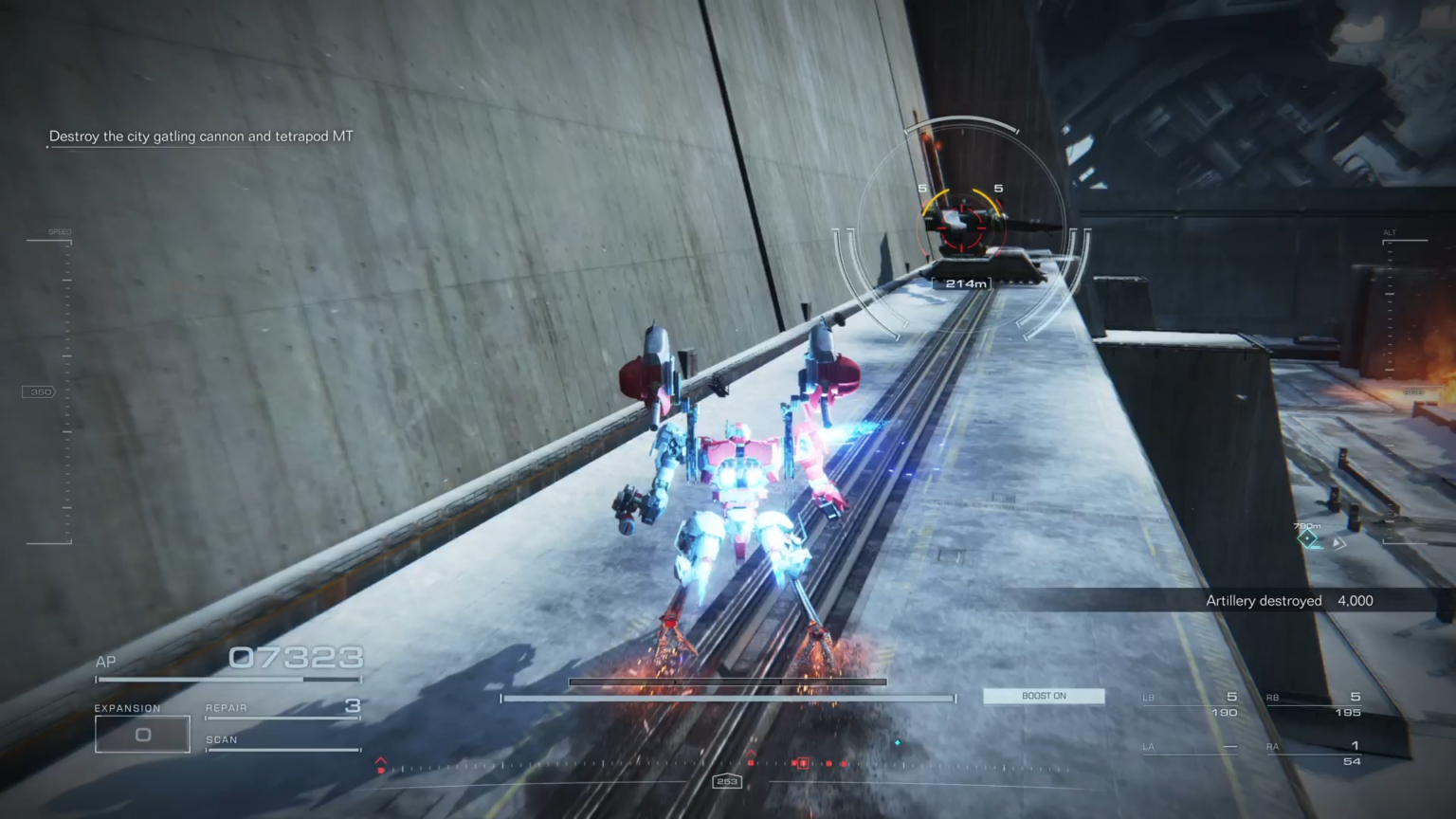This screenshot has width=1456, height=819.
Task: Choose the LA weapon slot
Action: [x=1191, y=748]
